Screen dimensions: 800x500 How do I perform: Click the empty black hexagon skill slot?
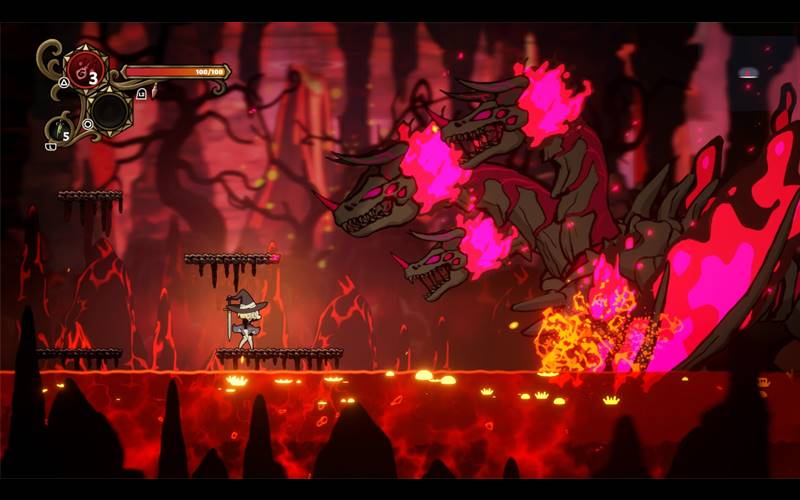tap(109, 111)
